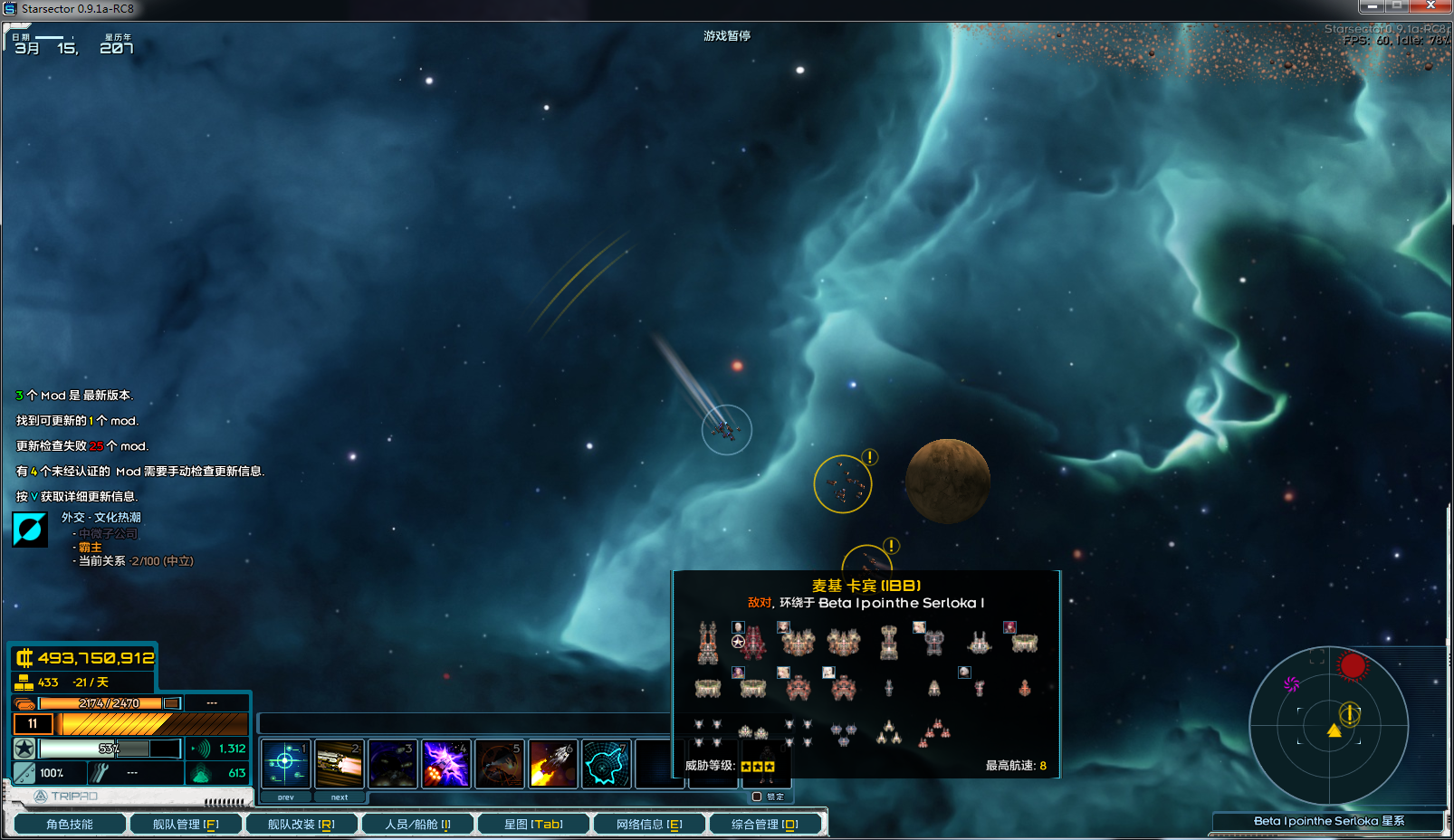Image resolution: width=1454 pixels, height=840 pixels.
Task: Open the 人员/船舱 cargo screen
Action: click(417, 824)
